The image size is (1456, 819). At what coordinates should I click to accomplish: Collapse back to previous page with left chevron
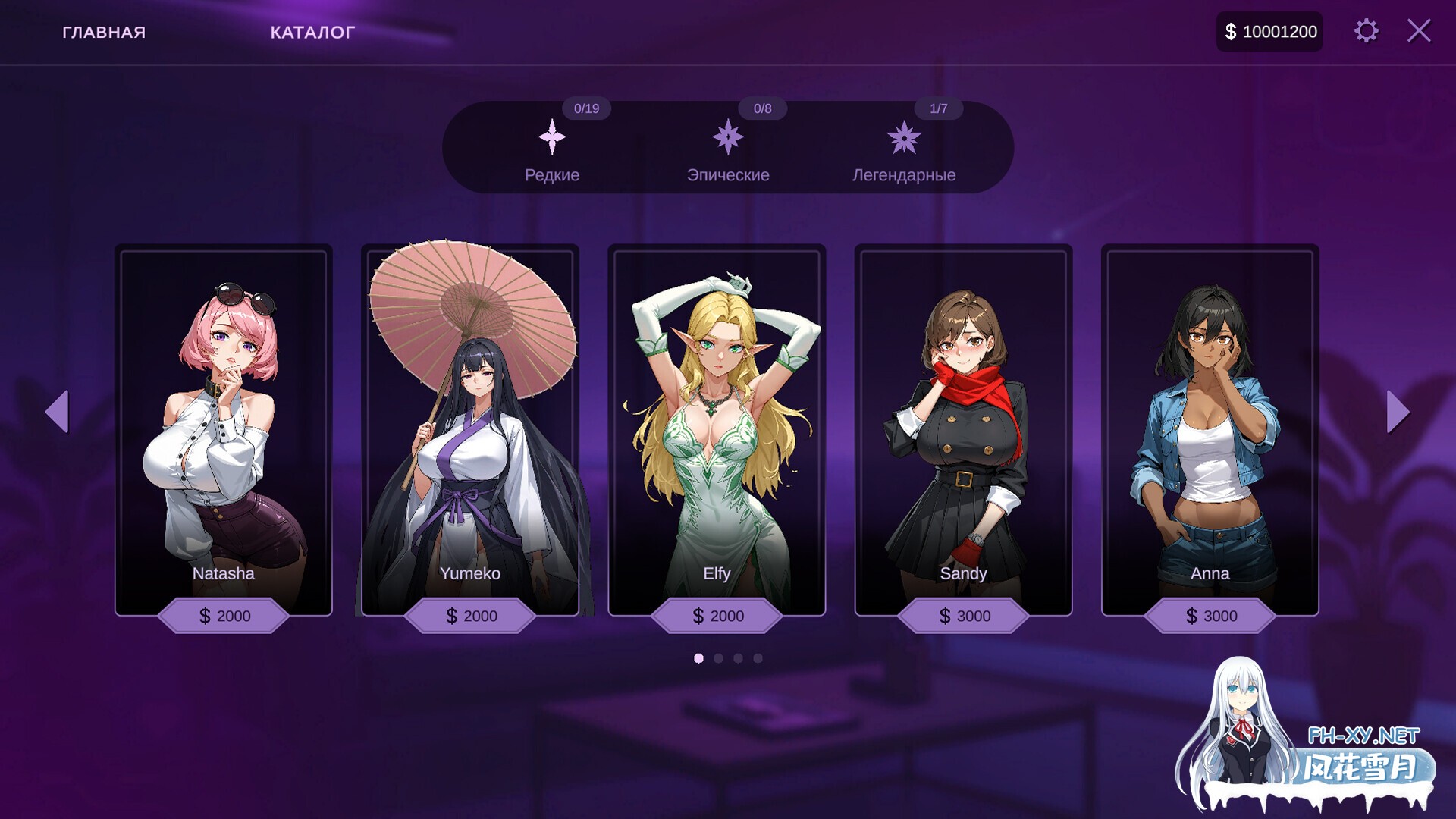(x=58, y=411)
